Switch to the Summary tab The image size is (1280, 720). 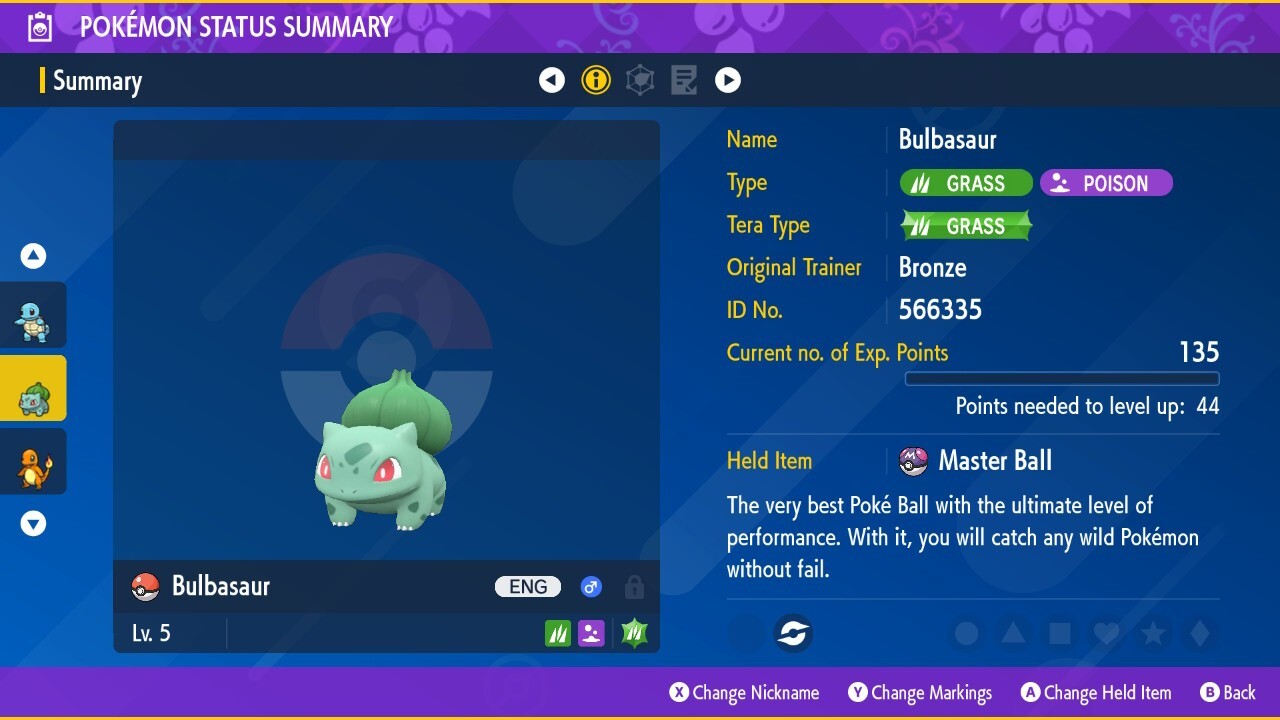point(97,80)
